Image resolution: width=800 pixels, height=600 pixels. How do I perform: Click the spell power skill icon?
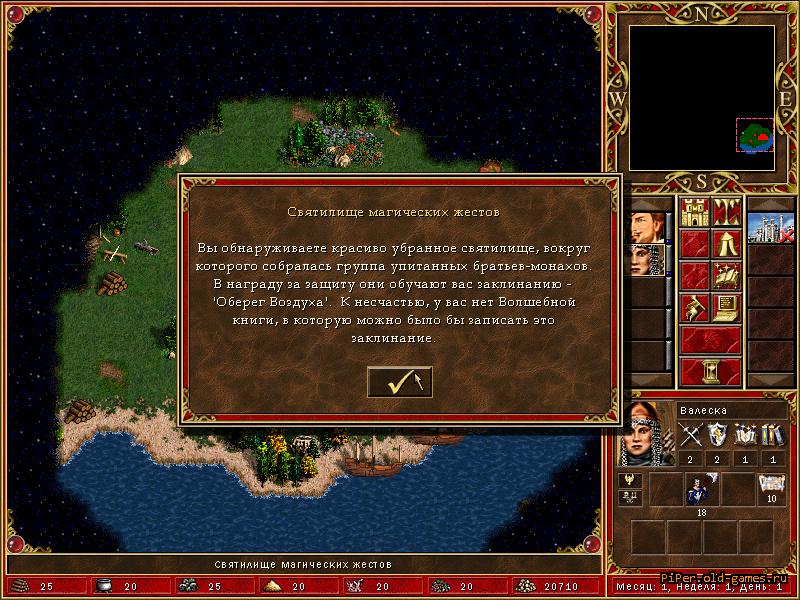tap(745, 435)
